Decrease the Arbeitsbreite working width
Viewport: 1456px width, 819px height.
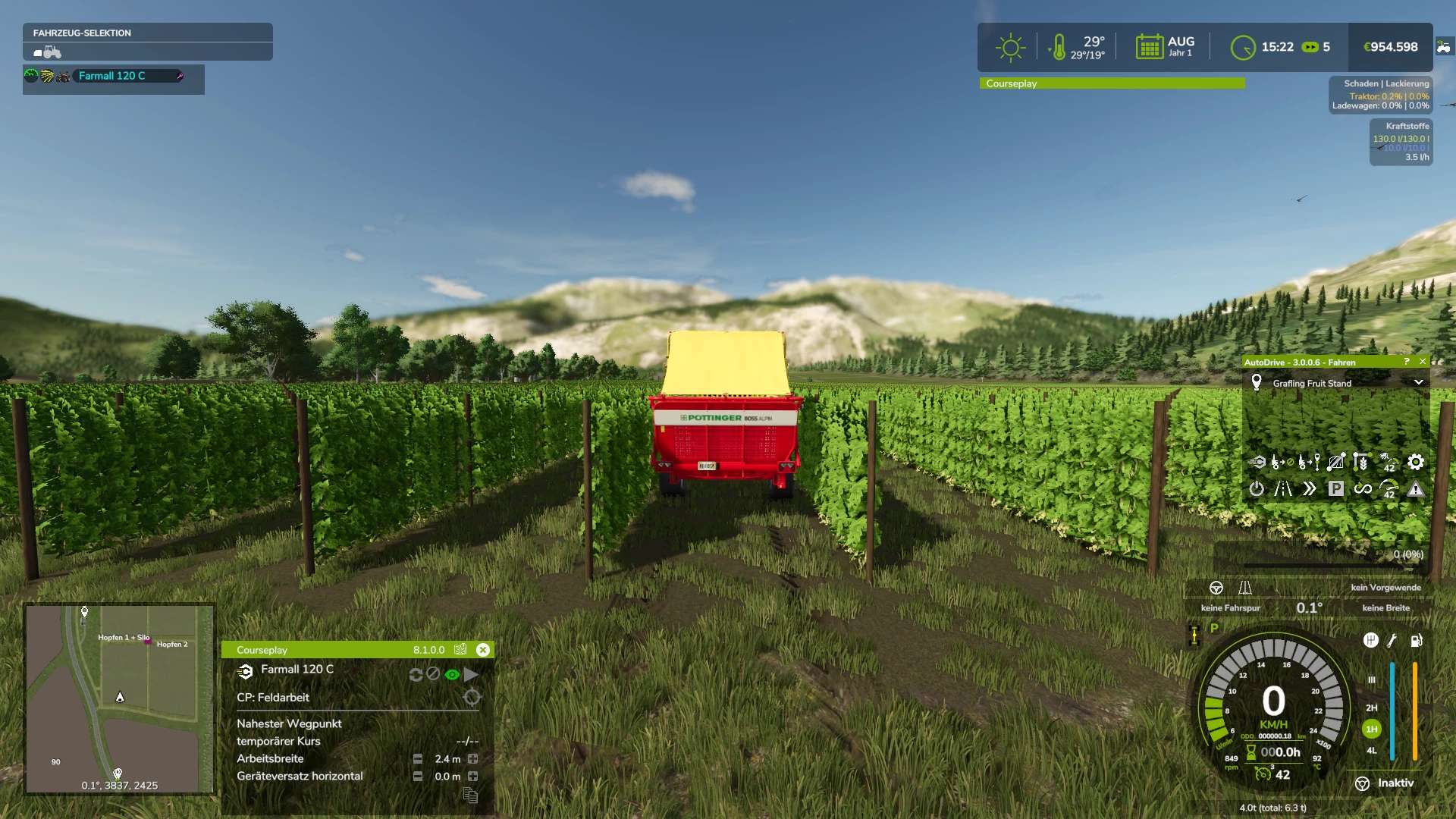pos(418,759)
